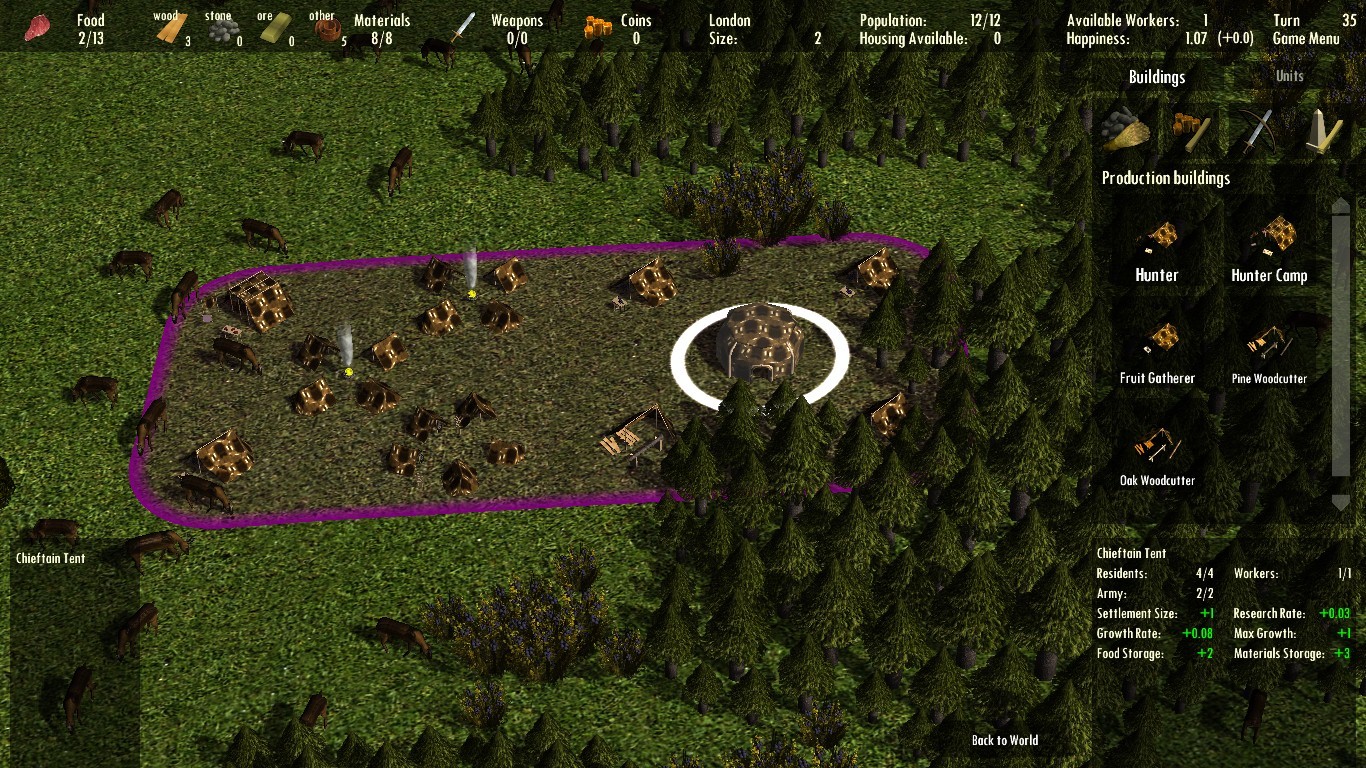Click the Coins icon in top bar
Screen dimensions: 1366x768
click(x=596, y=27)
